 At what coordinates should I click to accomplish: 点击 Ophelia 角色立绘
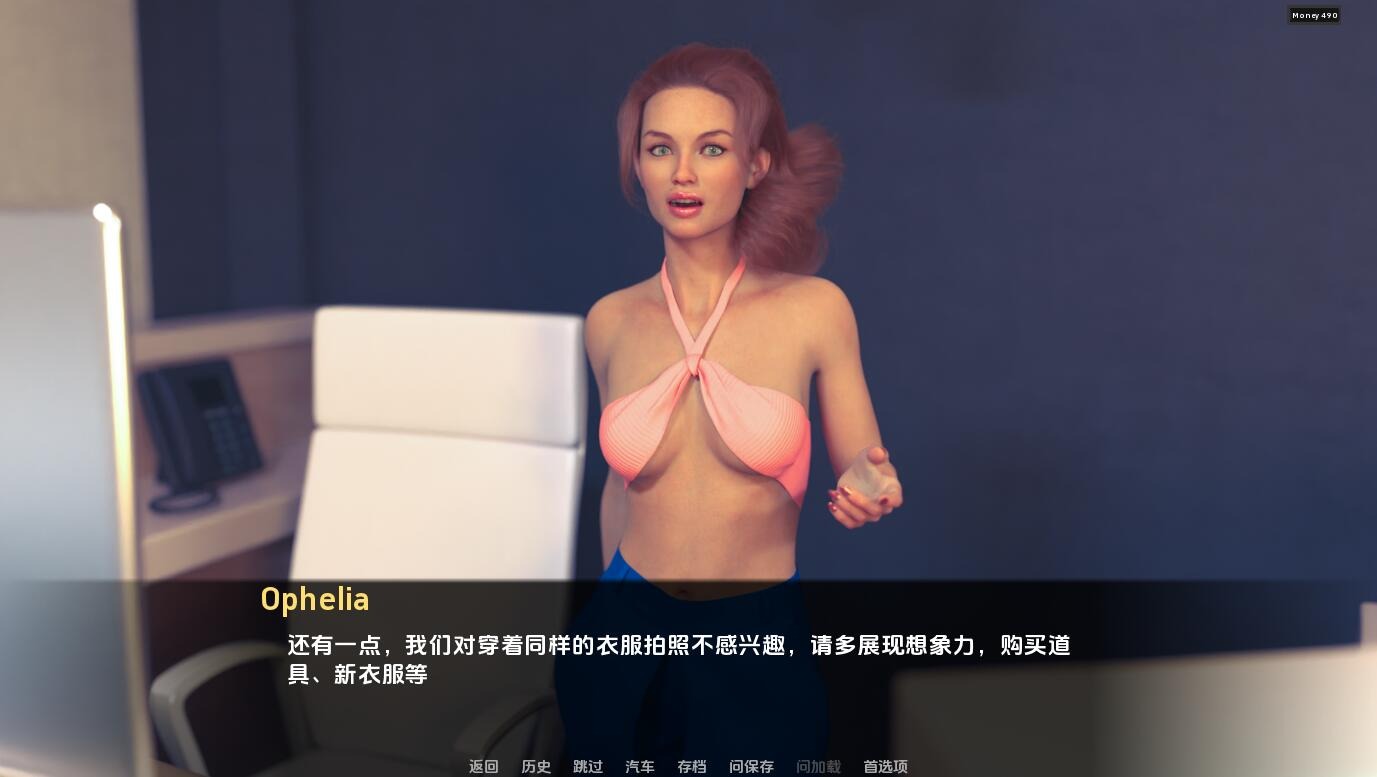700,300
